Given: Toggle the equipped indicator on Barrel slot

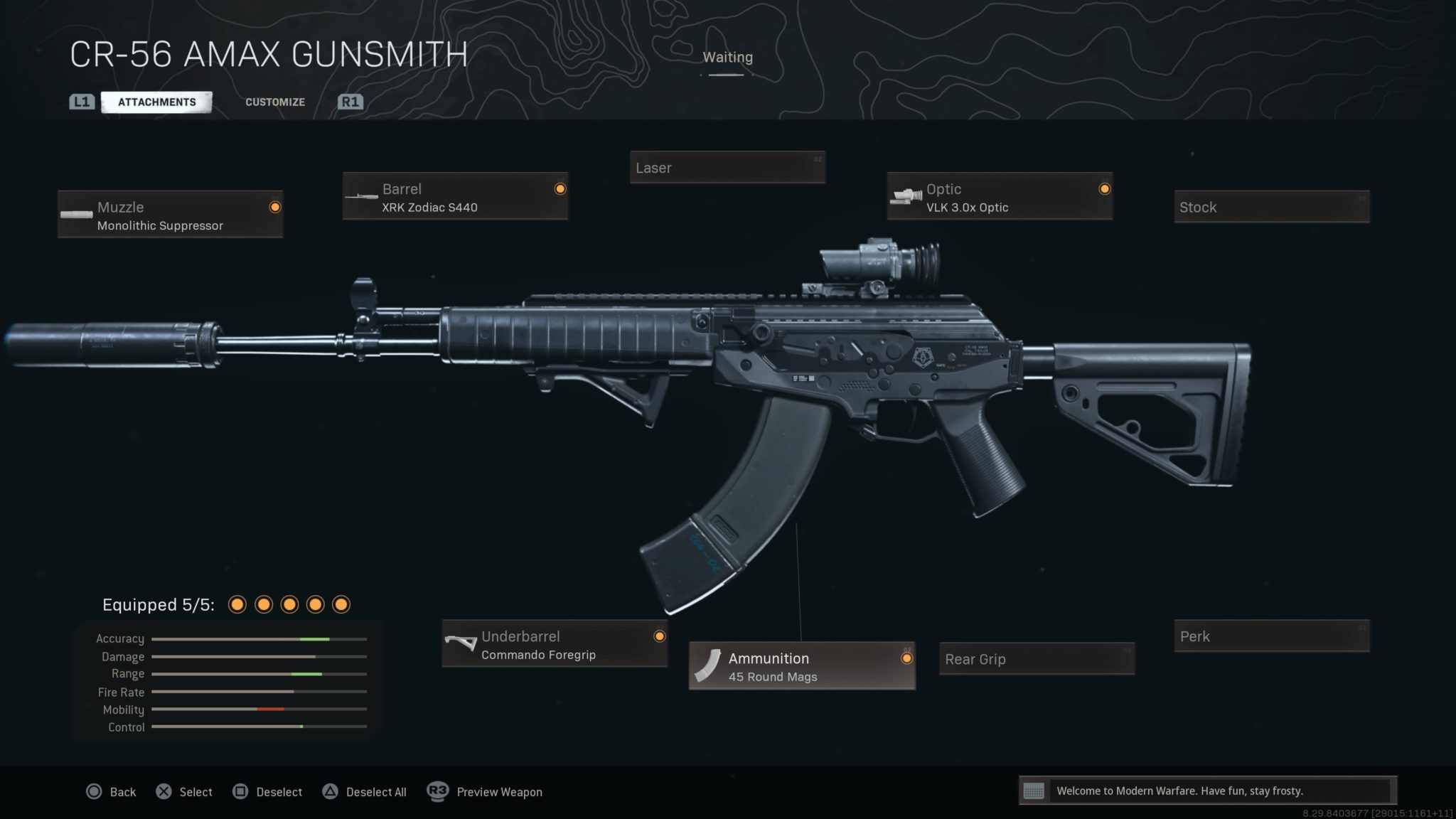Looking at the screenshot, I should [x=560, y=188].
